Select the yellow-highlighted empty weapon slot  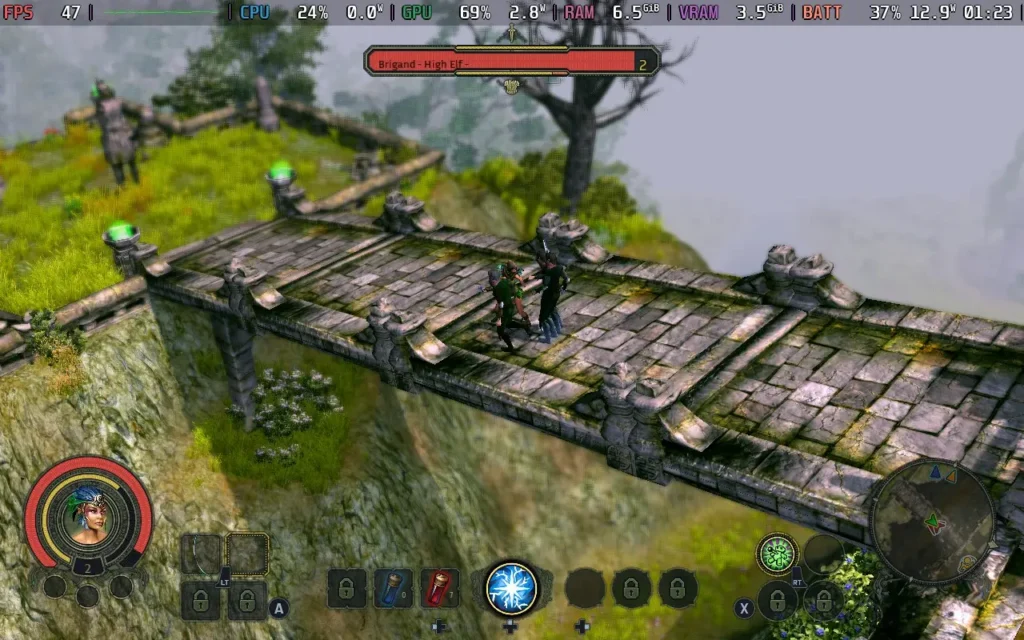247,554
